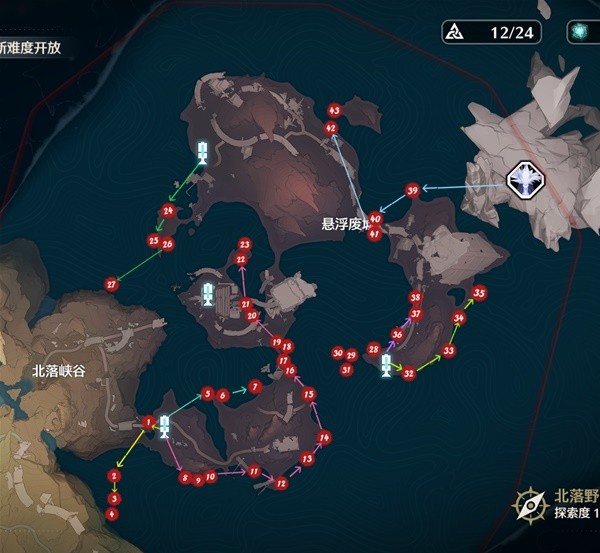Click map marker number 4

pyautogui.click(x=112, y=513)
